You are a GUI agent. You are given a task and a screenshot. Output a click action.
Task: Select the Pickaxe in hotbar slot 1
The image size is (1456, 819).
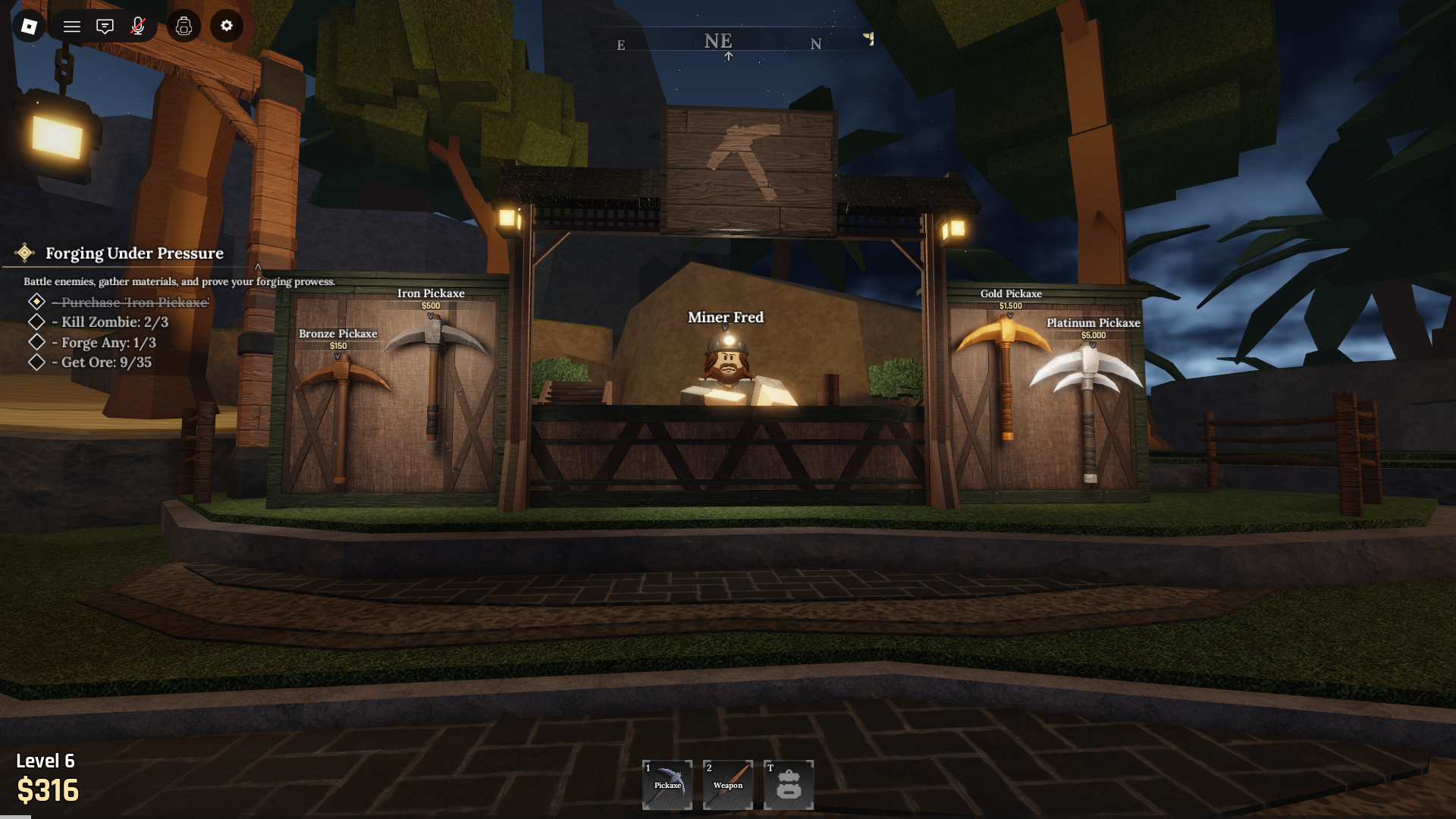coord(667,785)
